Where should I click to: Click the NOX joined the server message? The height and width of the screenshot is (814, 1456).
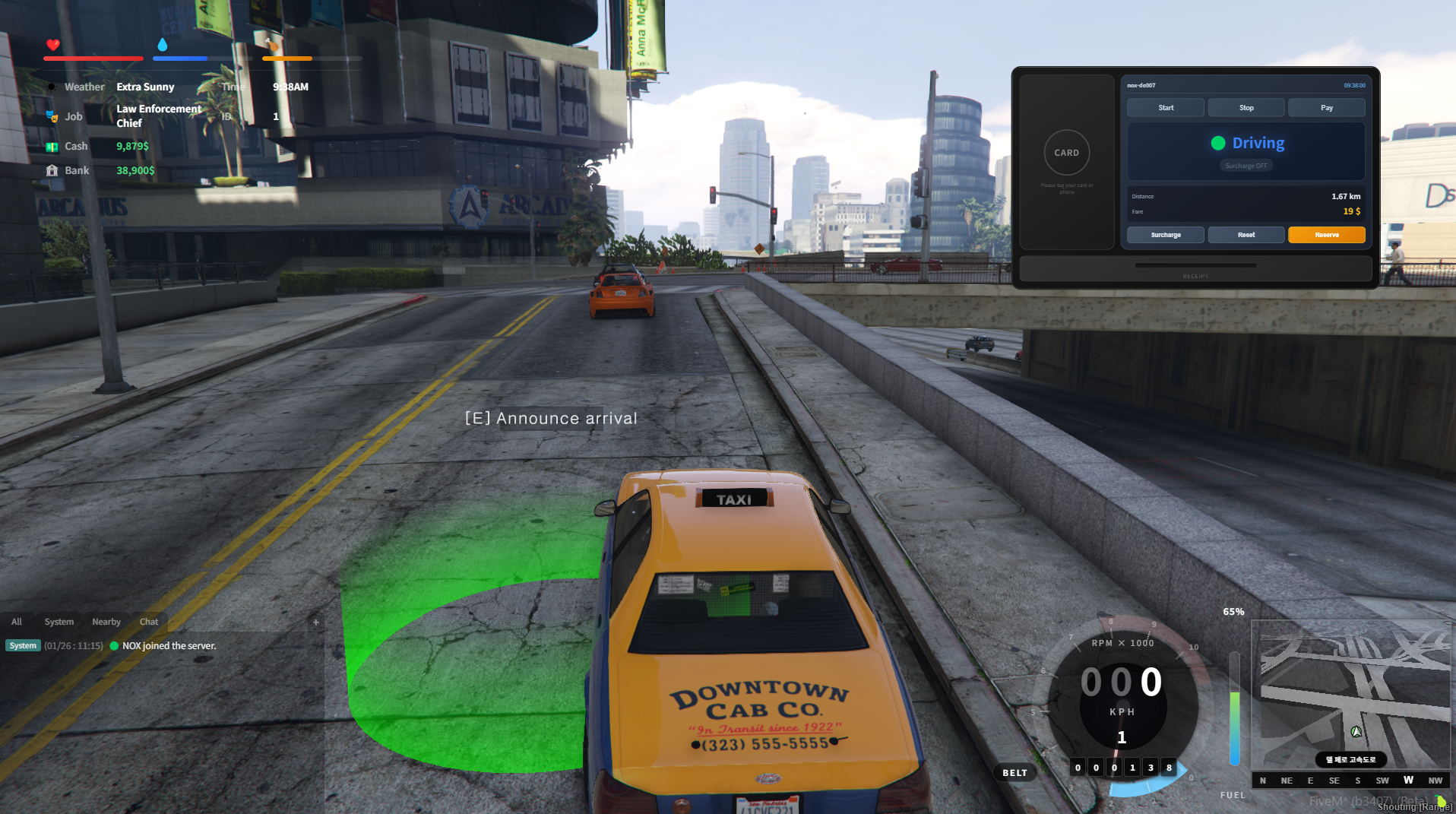coord(169,645)
